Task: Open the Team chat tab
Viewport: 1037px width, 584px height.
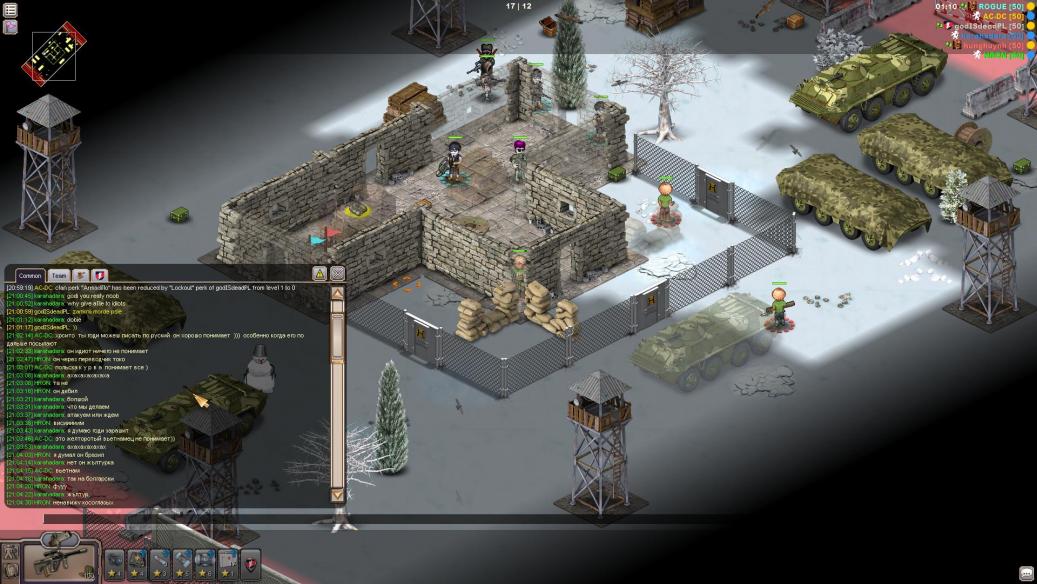Action: (x=59, y=275)
